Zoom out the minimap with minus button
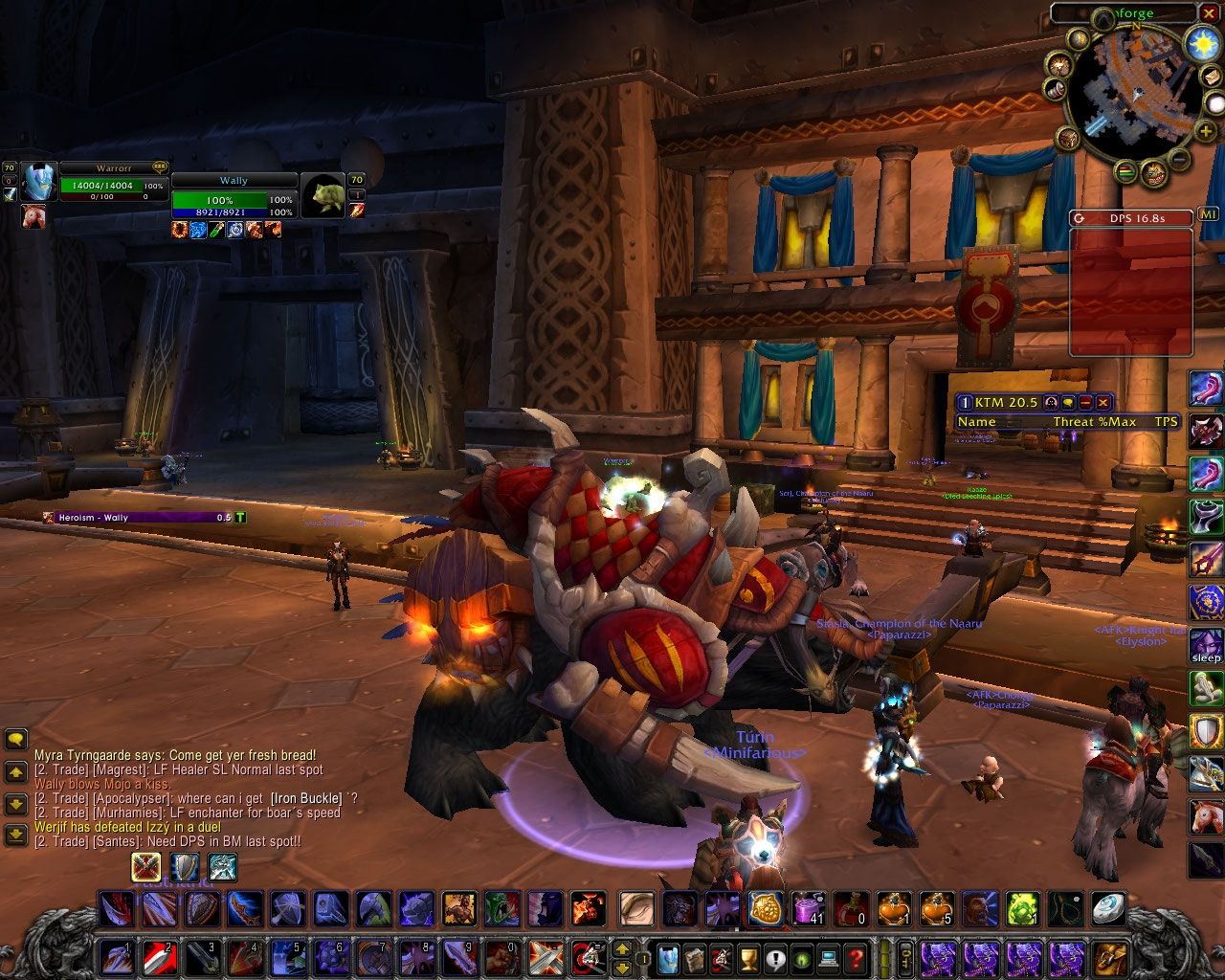This screenshot has width=1225, height=980. (1181, 159)
